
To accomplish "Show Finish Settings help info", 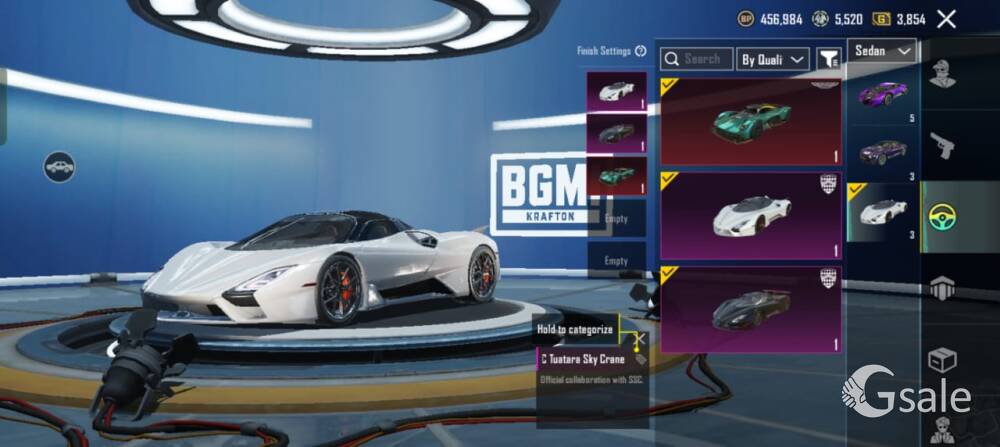I will (640, 50).
